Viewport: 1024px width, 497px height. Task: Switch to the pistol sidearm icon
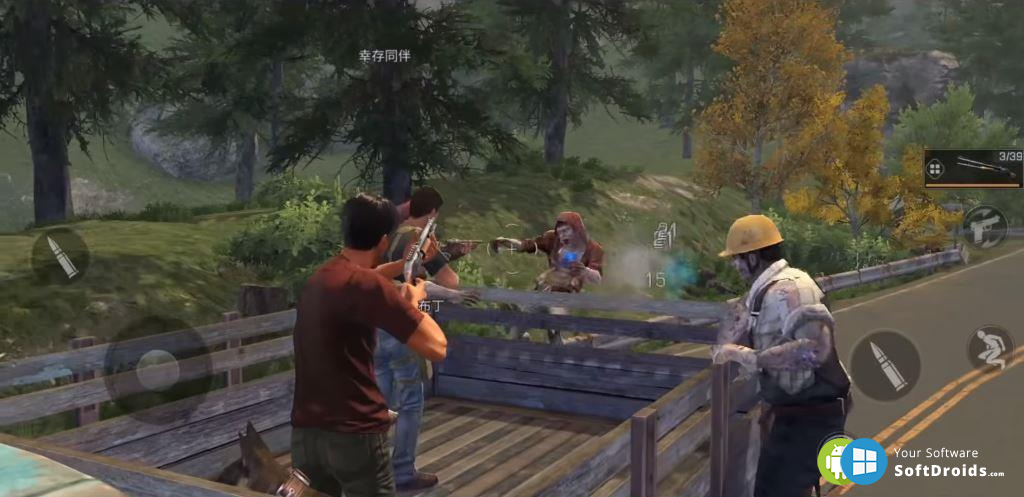[x=985, y=226]
